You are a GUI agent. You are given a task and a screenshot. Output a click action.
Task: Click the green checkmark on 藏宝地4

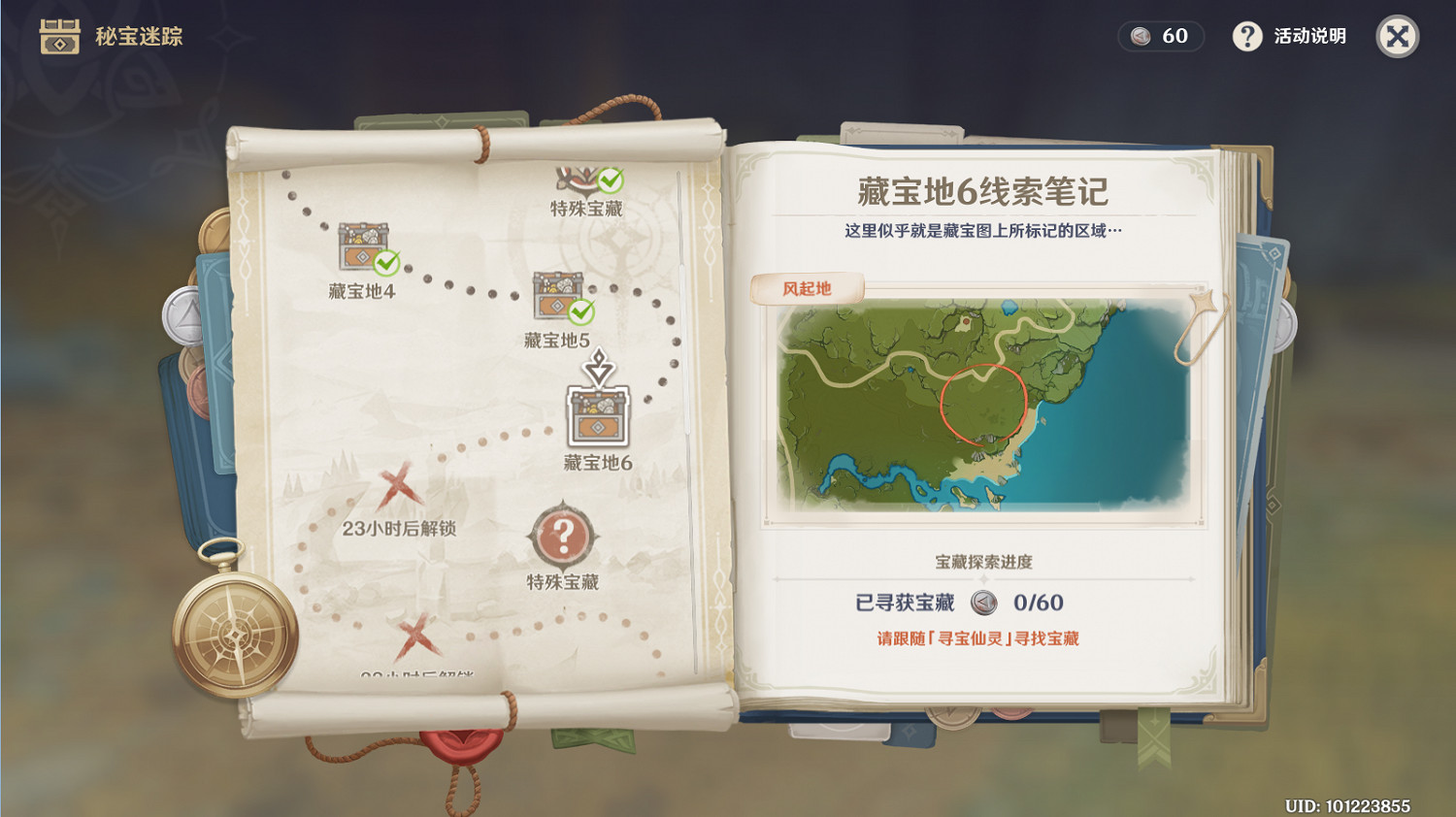[386, 262]
